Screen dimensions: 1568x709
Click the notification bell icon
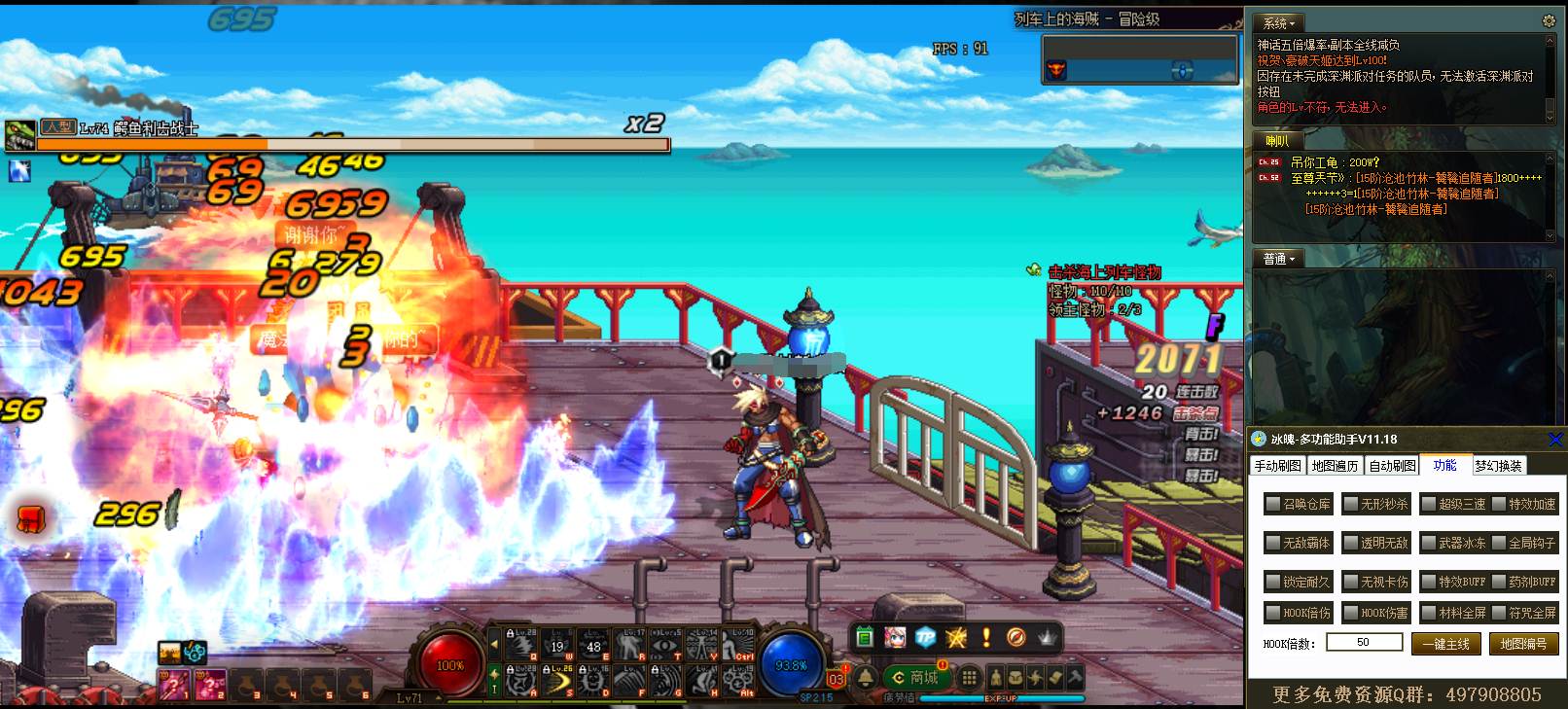tap(865, 677)
